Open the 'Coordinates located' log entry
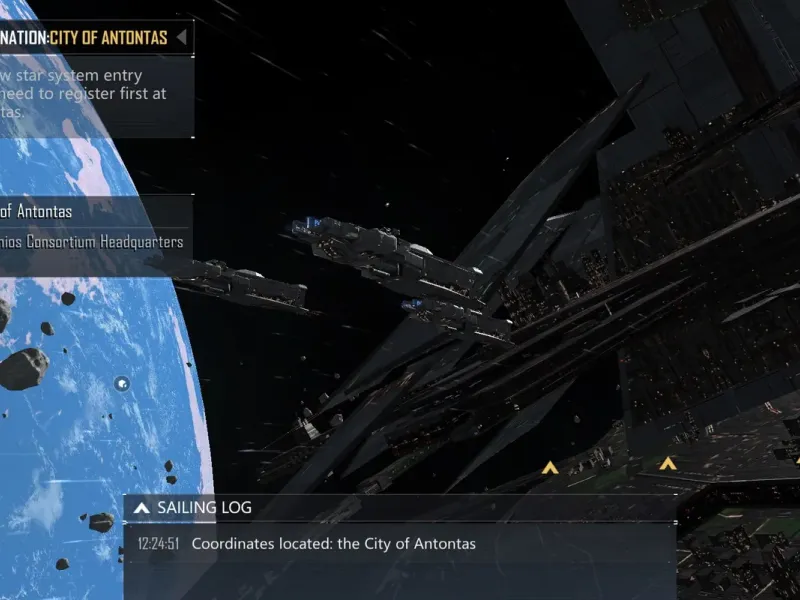The image size is (800, 600). [333, 544]
